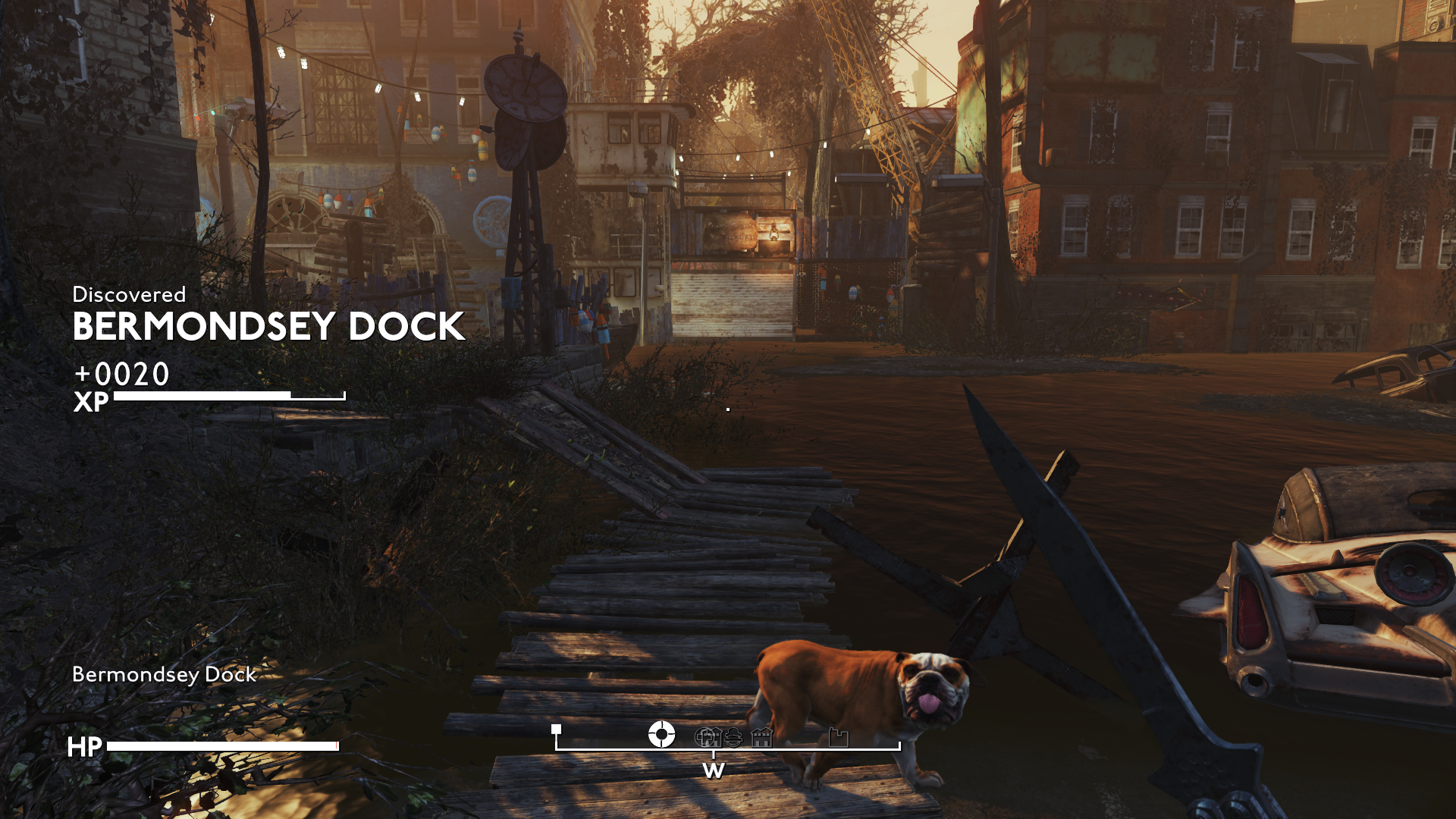Click the bowler hat marker on the compass
This screenshot has width=1456, height=819.
[733, 737]
